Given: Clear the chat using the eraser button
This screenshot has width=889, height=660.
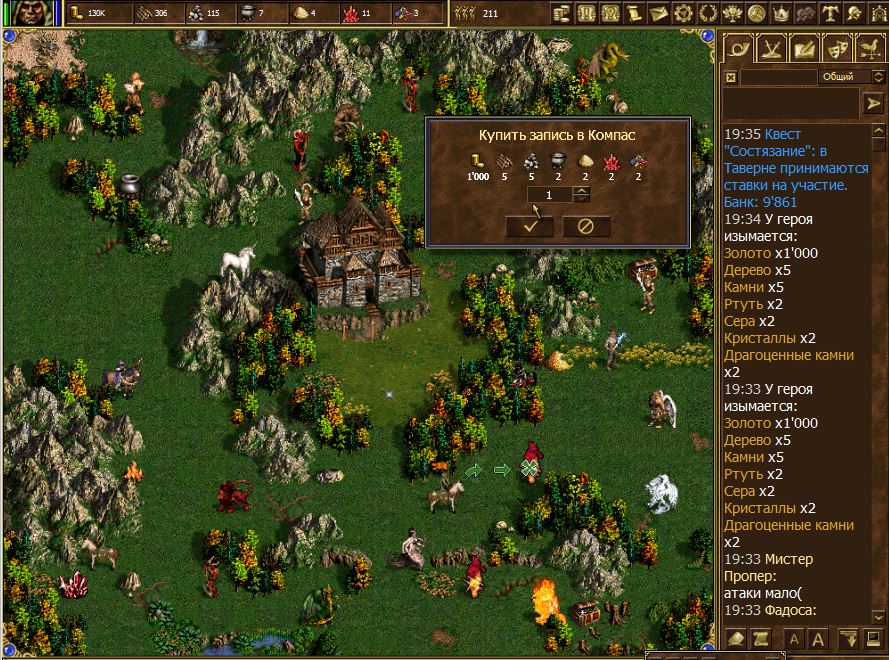Looking at the screenshot, I should click(736, 638).
